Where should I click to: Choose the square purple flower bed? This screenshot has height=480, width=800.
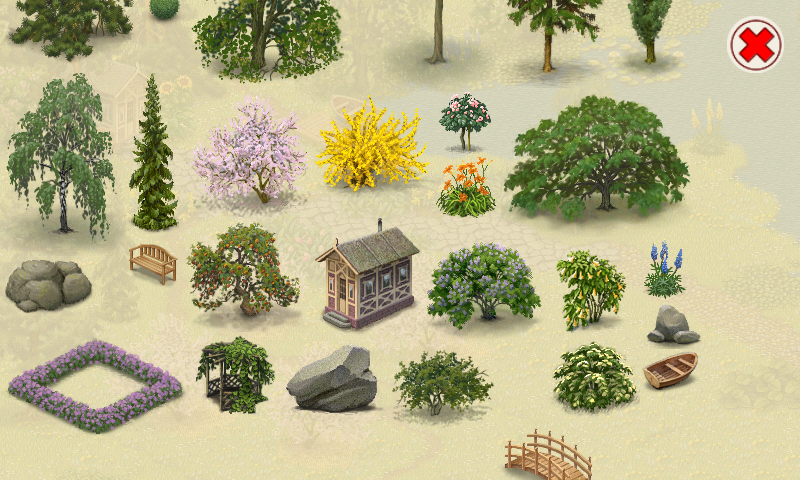(x=95, y=386)
